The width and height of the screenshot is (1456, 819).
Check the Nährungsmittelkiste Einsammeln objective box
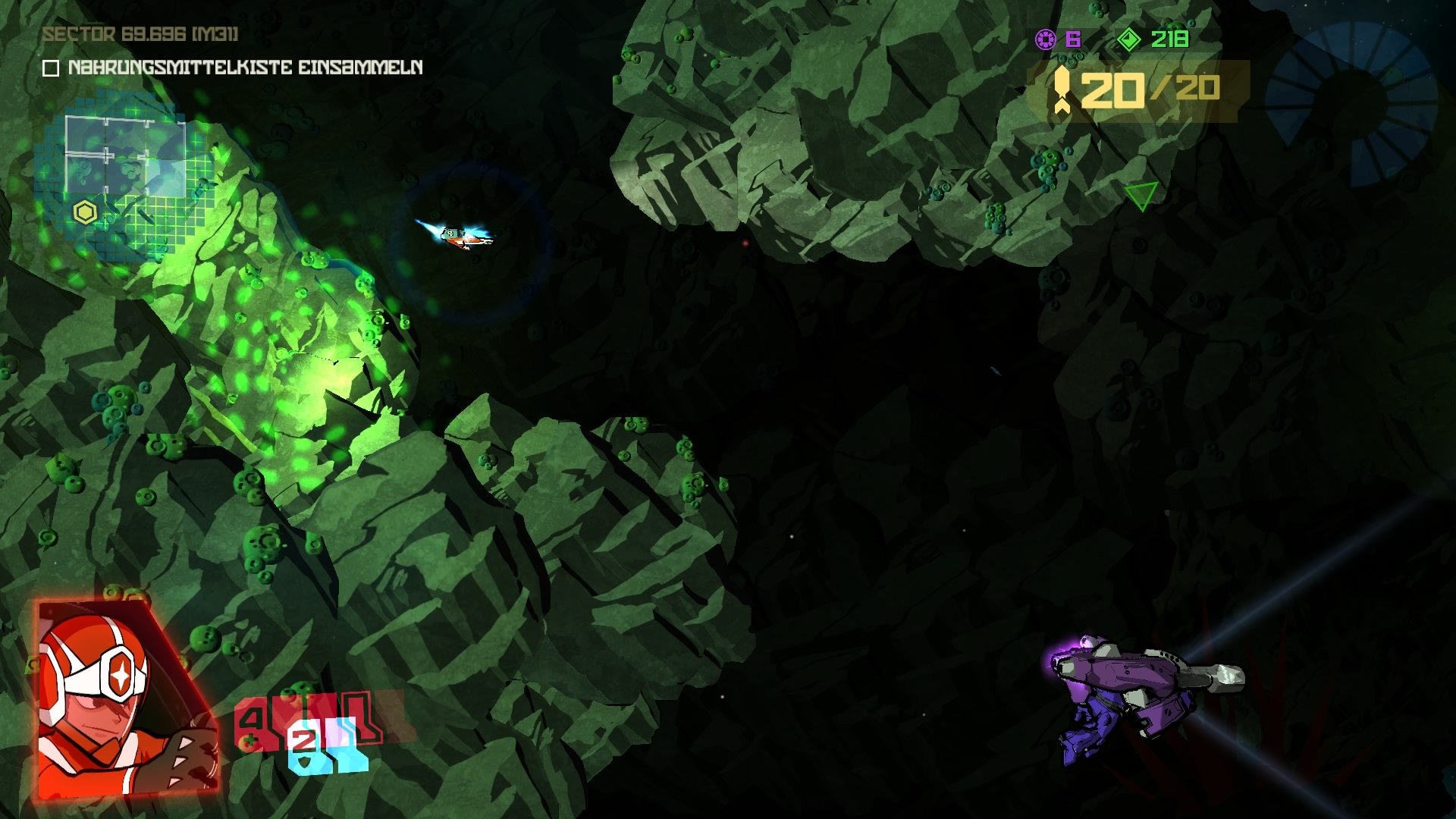(51, 67)
